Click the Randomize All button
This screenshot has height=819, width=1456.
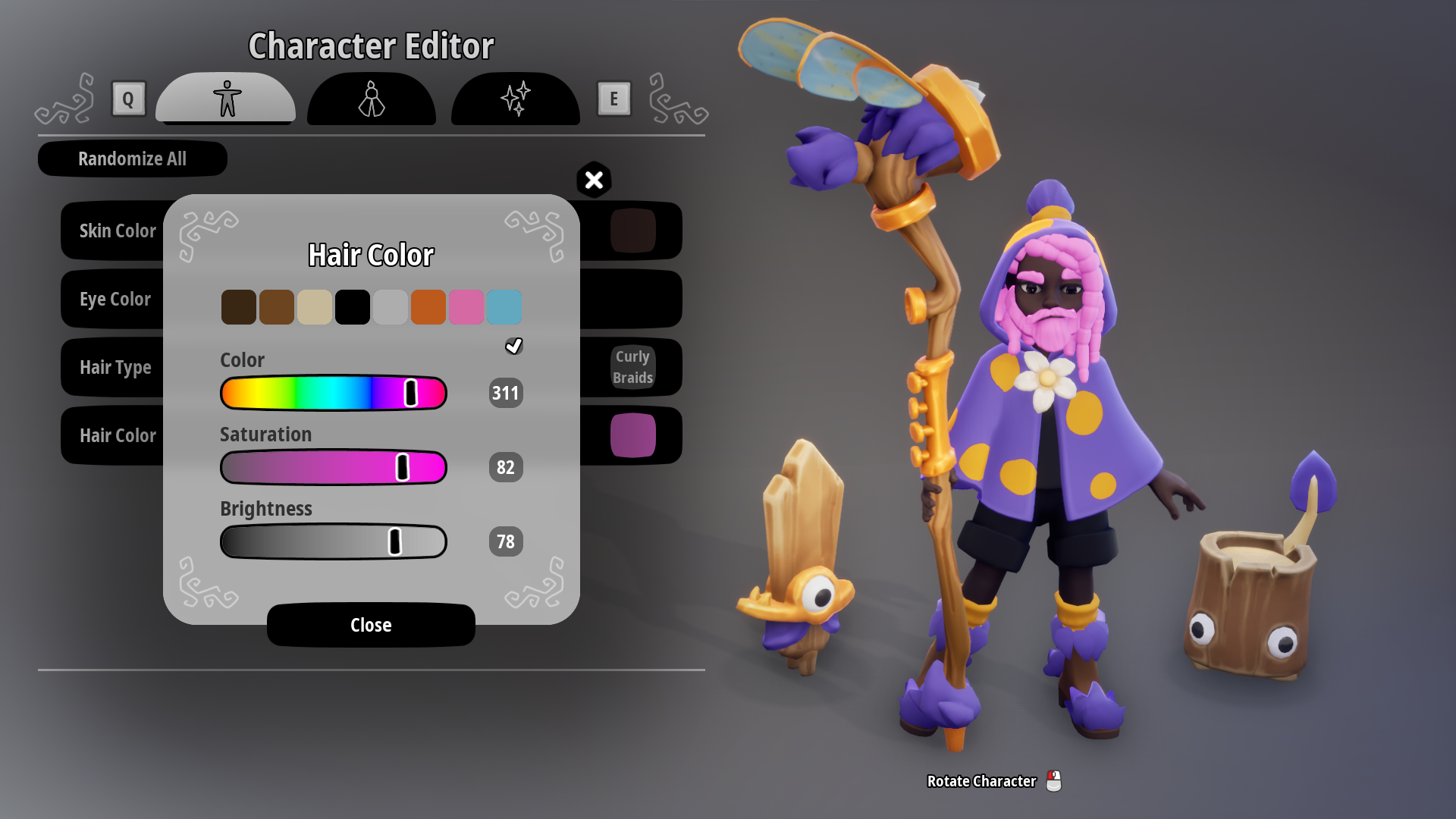[x=132, y=158]
